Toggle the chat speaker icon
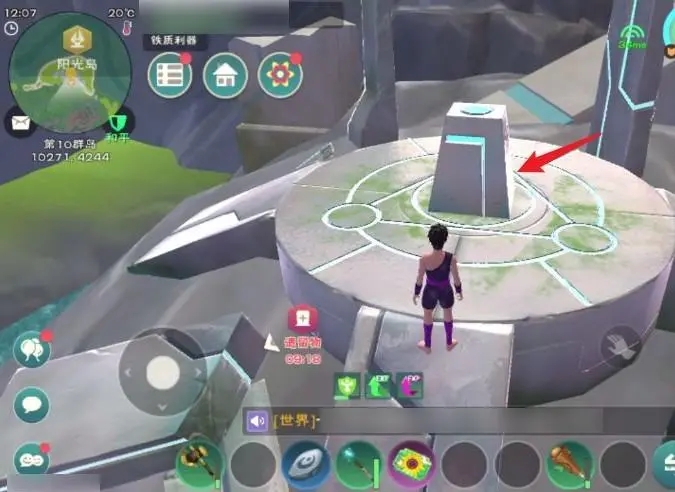675x492 pixels. point(258,421)
